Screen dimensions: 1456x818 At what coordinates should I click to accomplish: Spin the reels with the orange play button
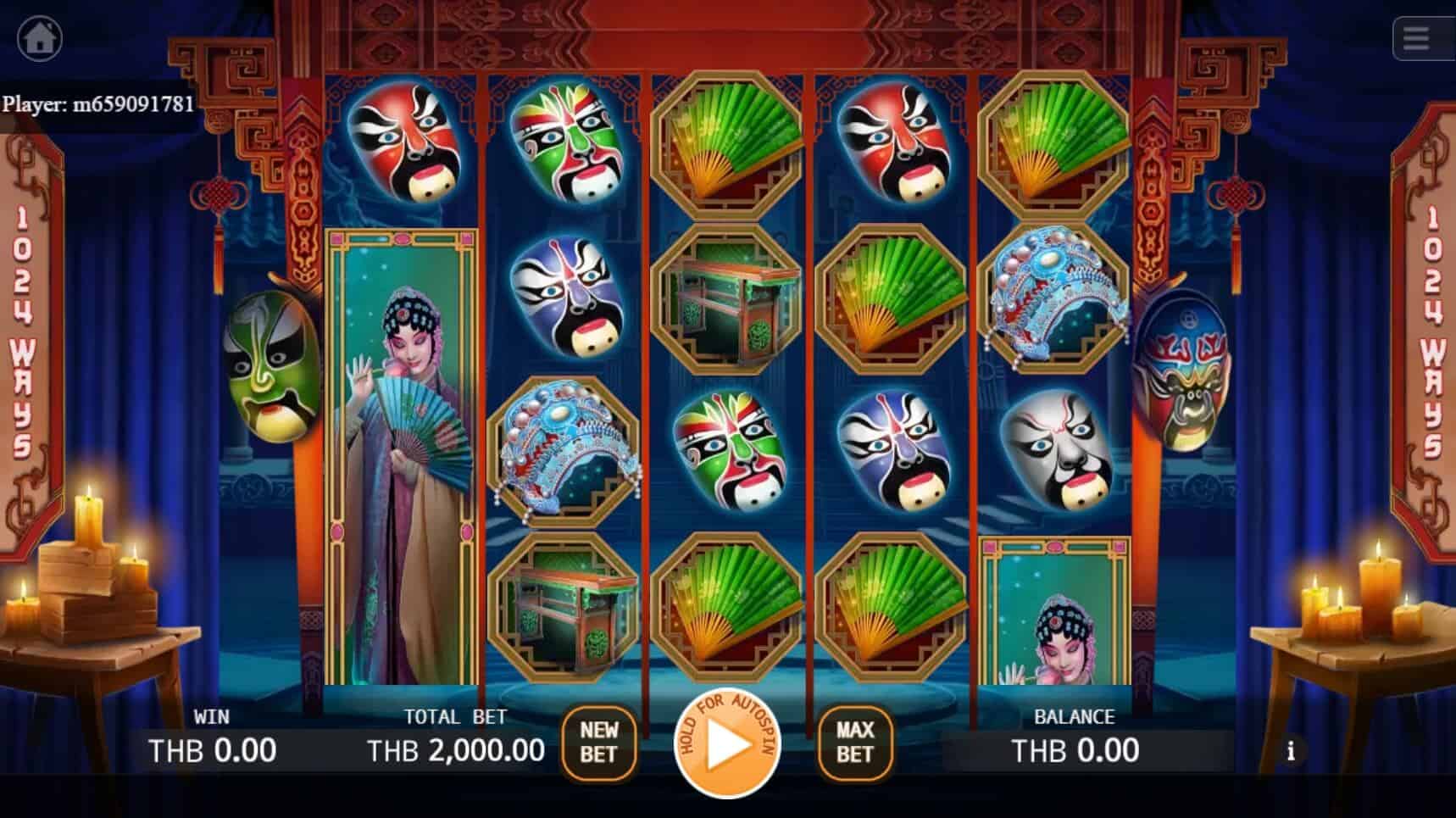coord(727,744)
